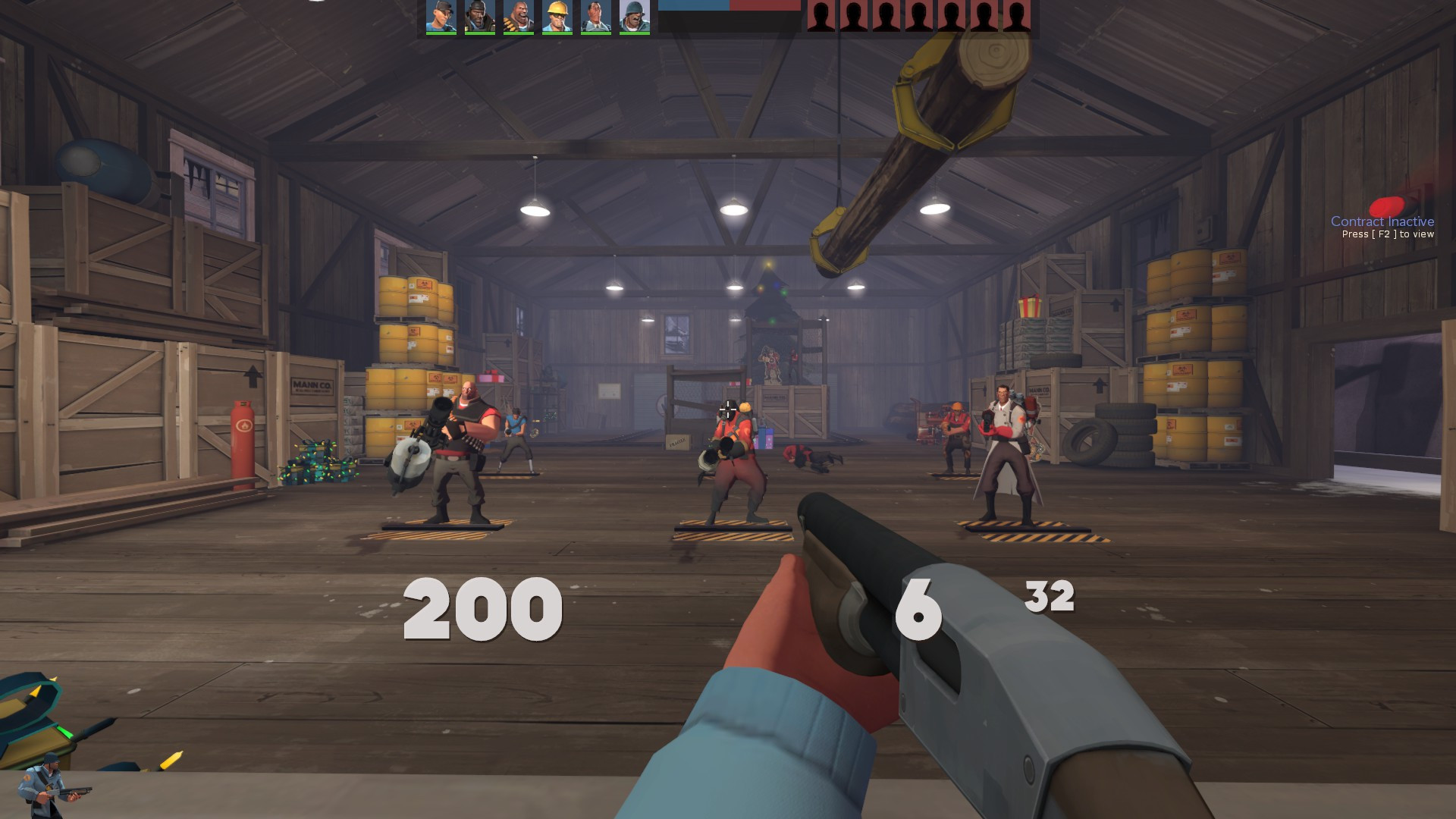Click the rightmost enemy silhouette slot

[x=1016, y=15]
